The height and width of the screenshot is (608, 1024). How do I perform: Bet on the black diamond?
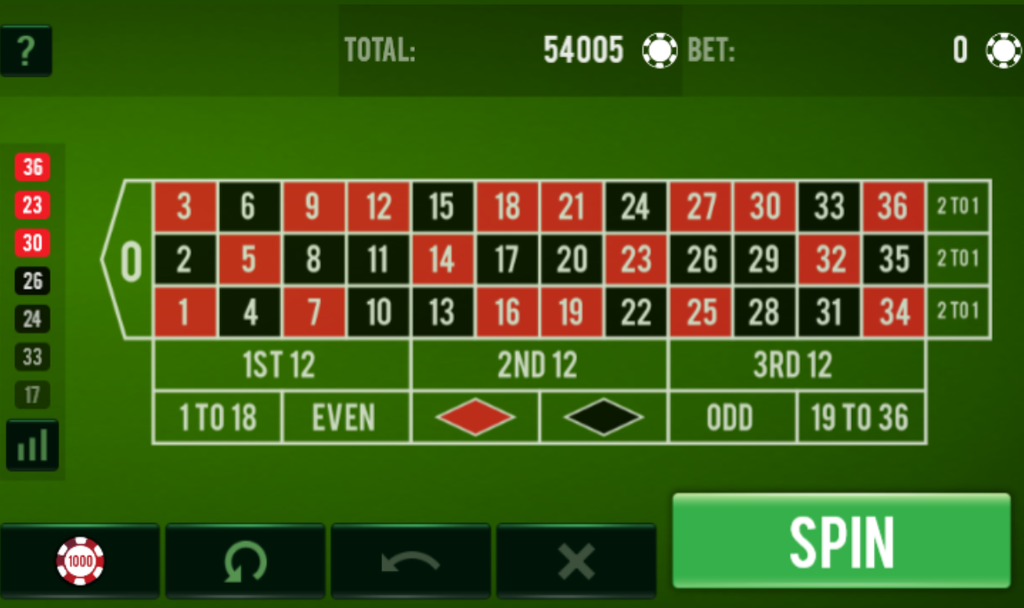click(603, 417)
